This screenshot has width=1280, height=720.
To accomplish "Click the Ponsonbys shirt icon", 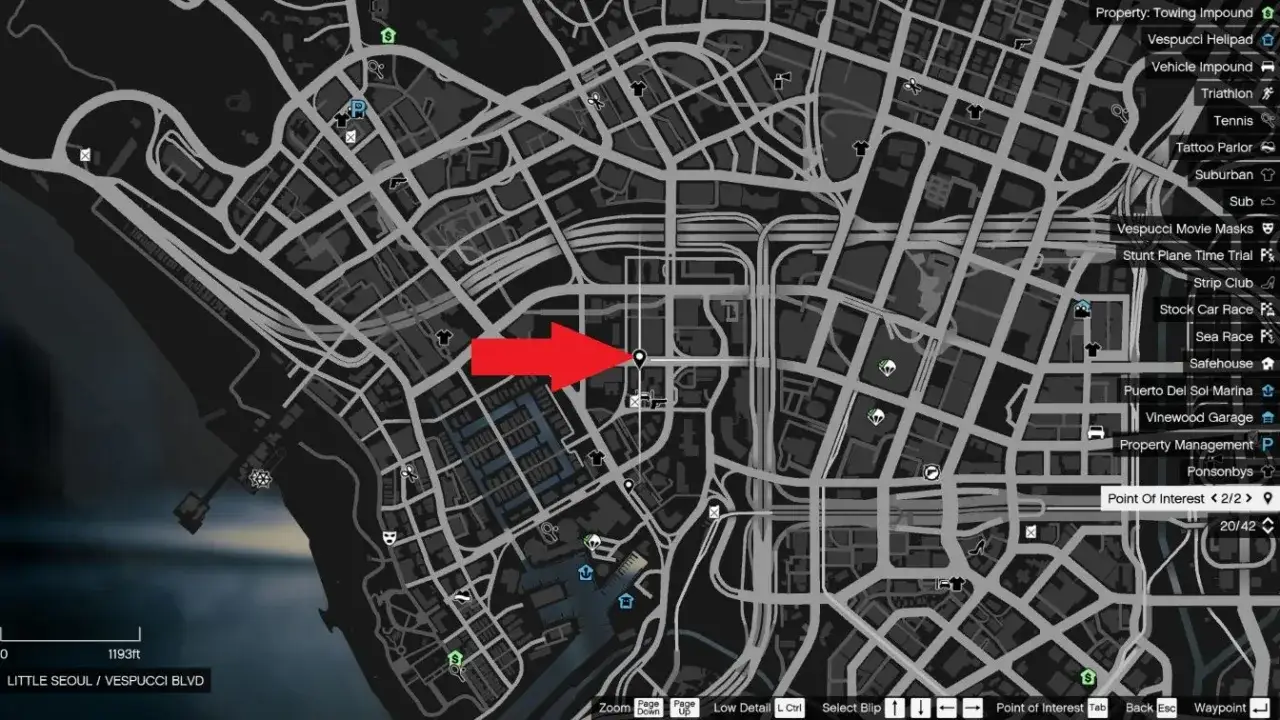I will (x=1267, y=471).
